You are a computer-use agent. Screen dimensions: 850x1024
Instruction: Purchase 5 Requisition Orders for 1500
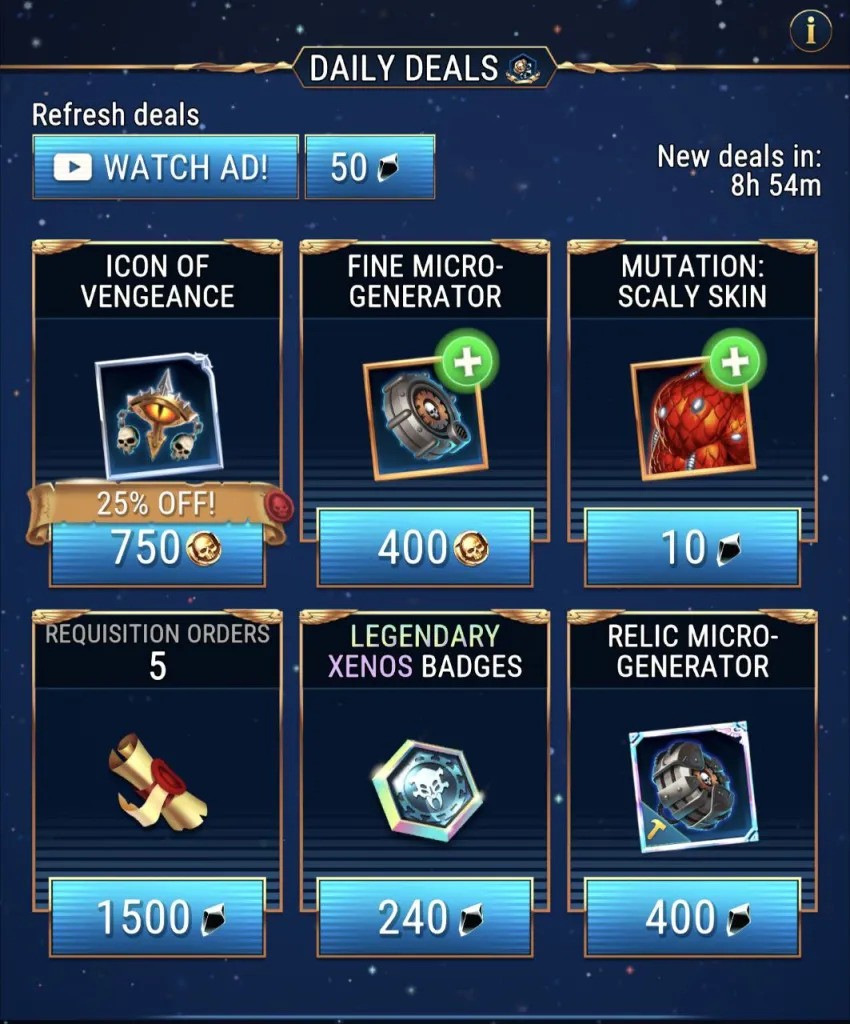[x=157, y=917]
